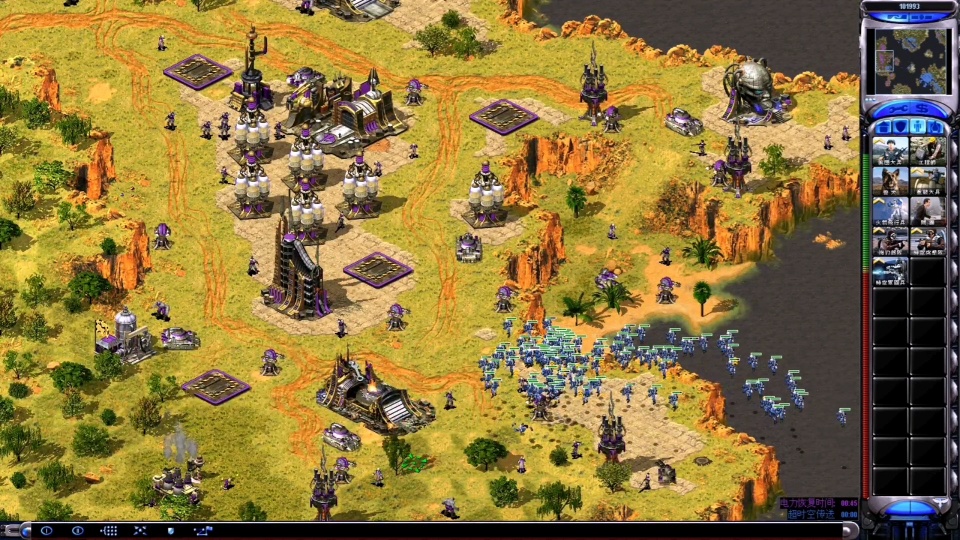Click the crossed-arrows icon on the bottom bar
The width and height of the screenshot is (960, 540).
point(140,530)
